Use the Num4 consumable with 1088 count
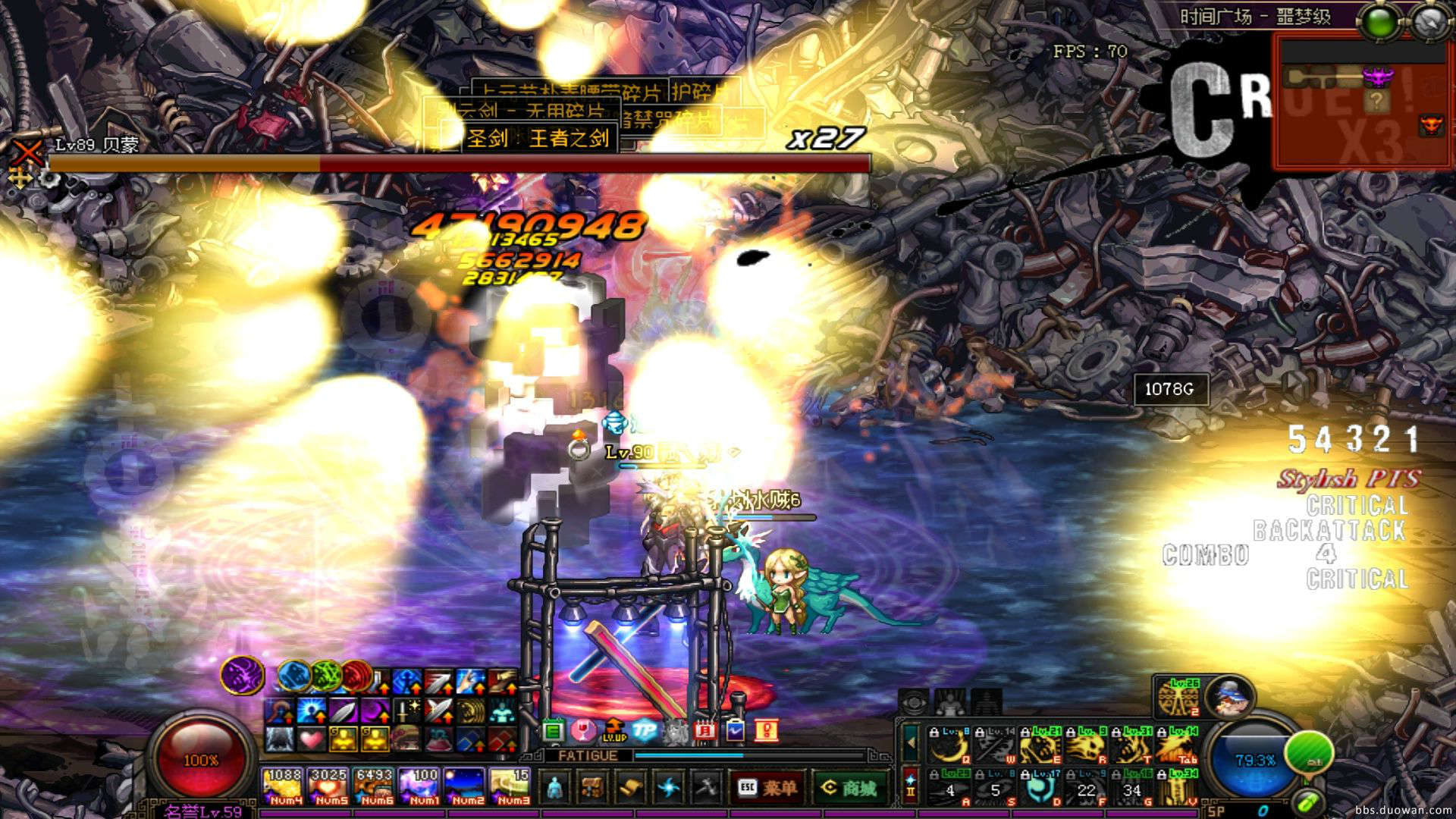The height and width of the screenshot is (819, 1456). [x=283, y=786]
